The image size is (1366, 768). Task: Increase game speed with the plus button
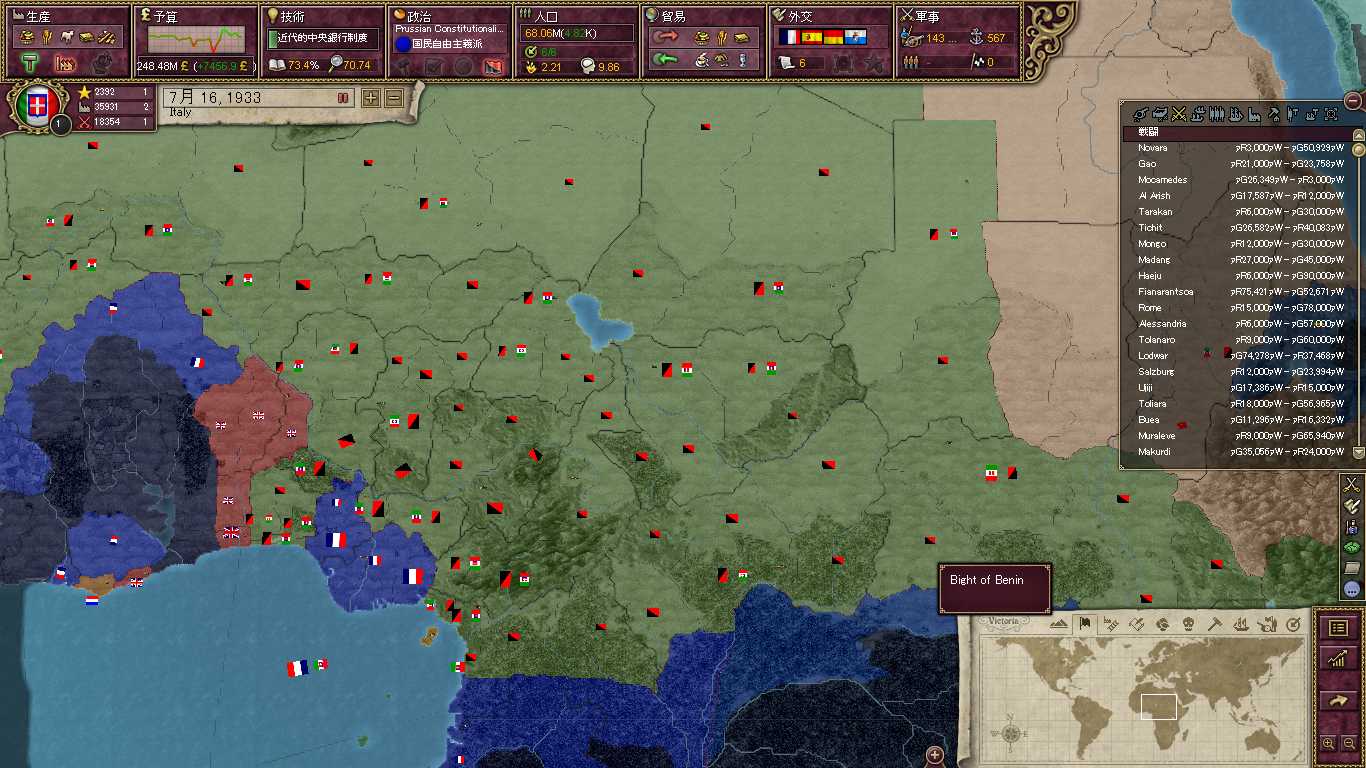point(371,98)
